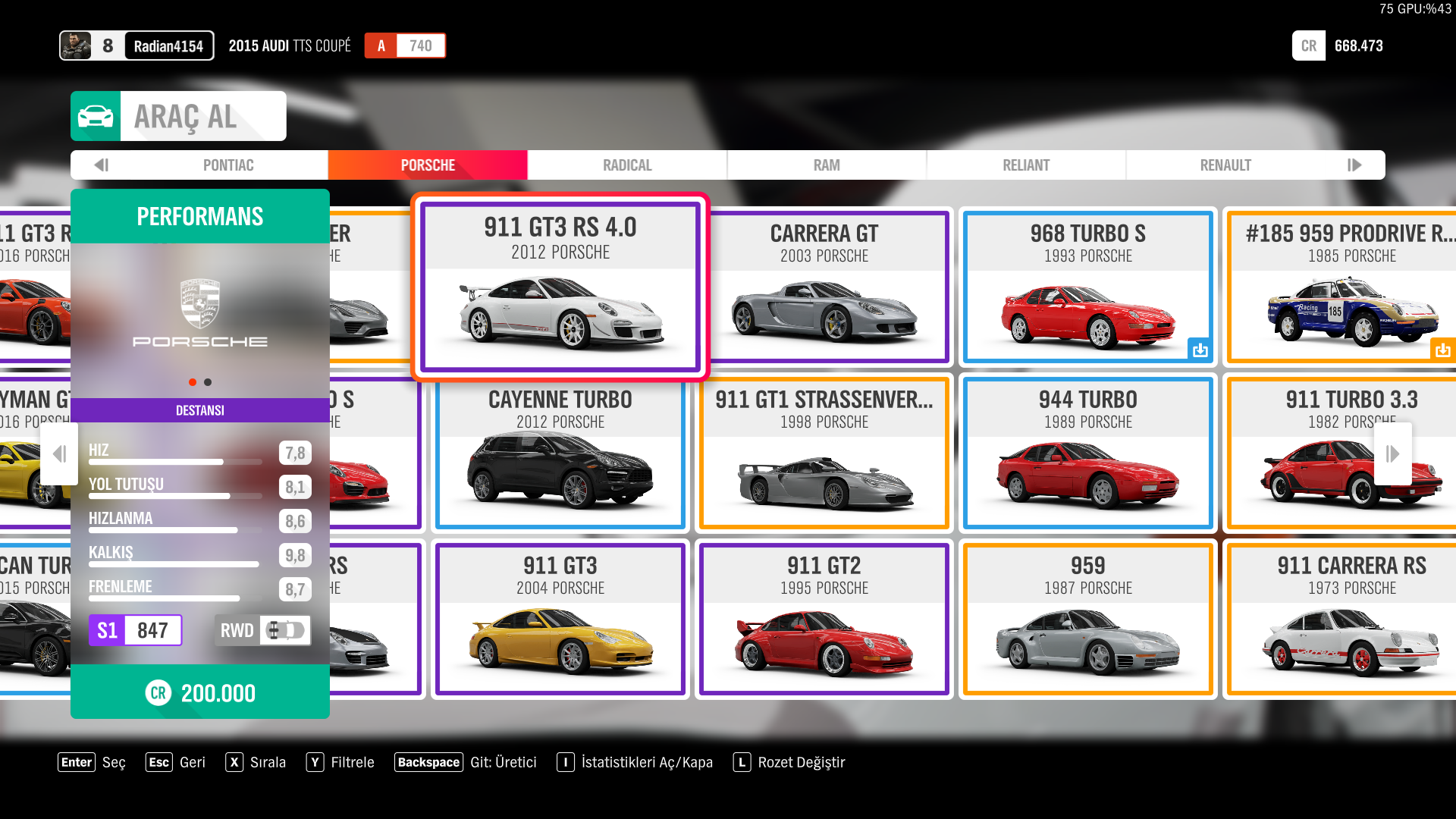1456x819 pixels.
Task: Click the left page arrow of car list
Action: pos(59,453)
